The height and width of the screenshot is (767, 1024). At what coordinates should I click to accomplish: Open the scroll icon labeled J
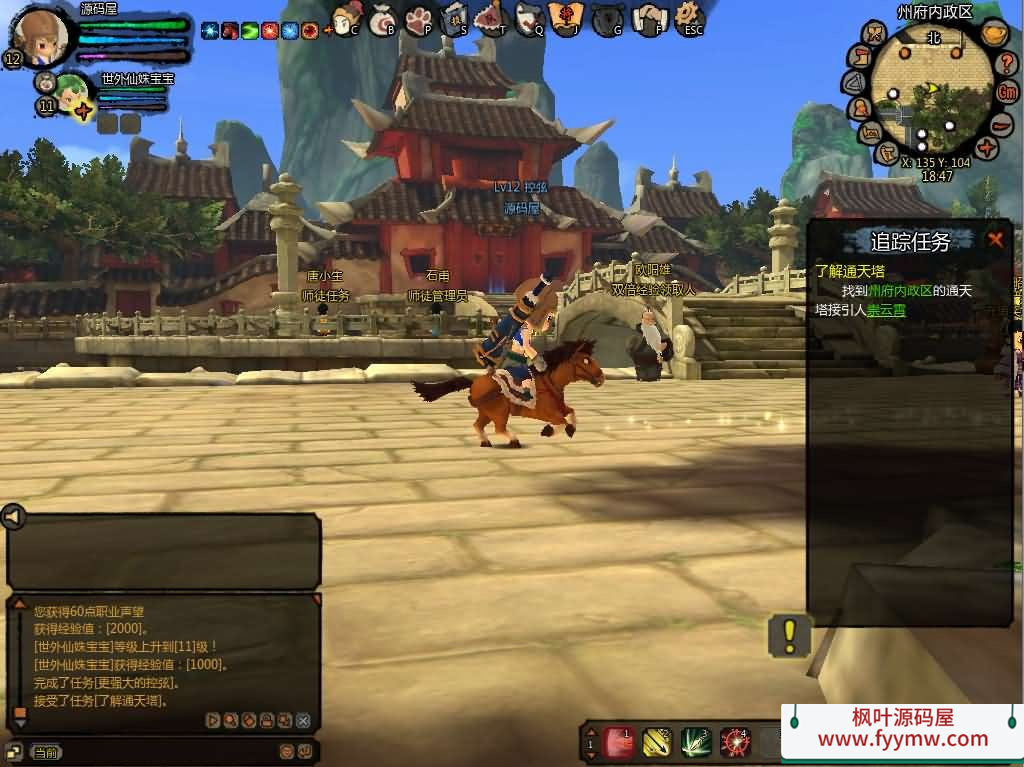[x=567, y=19]
